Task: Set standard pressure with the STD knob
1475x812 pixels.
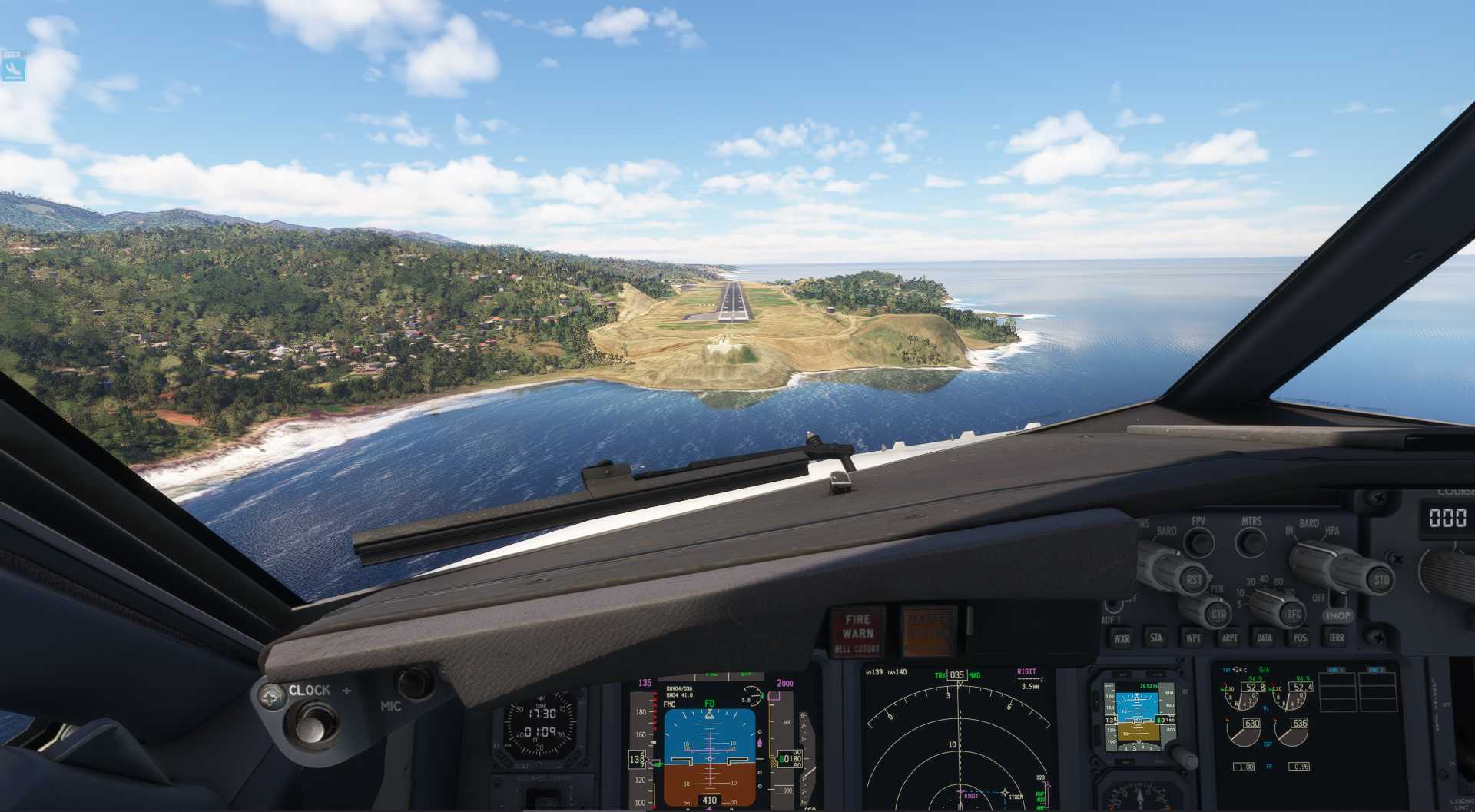Action: [x=1381, y=580]
